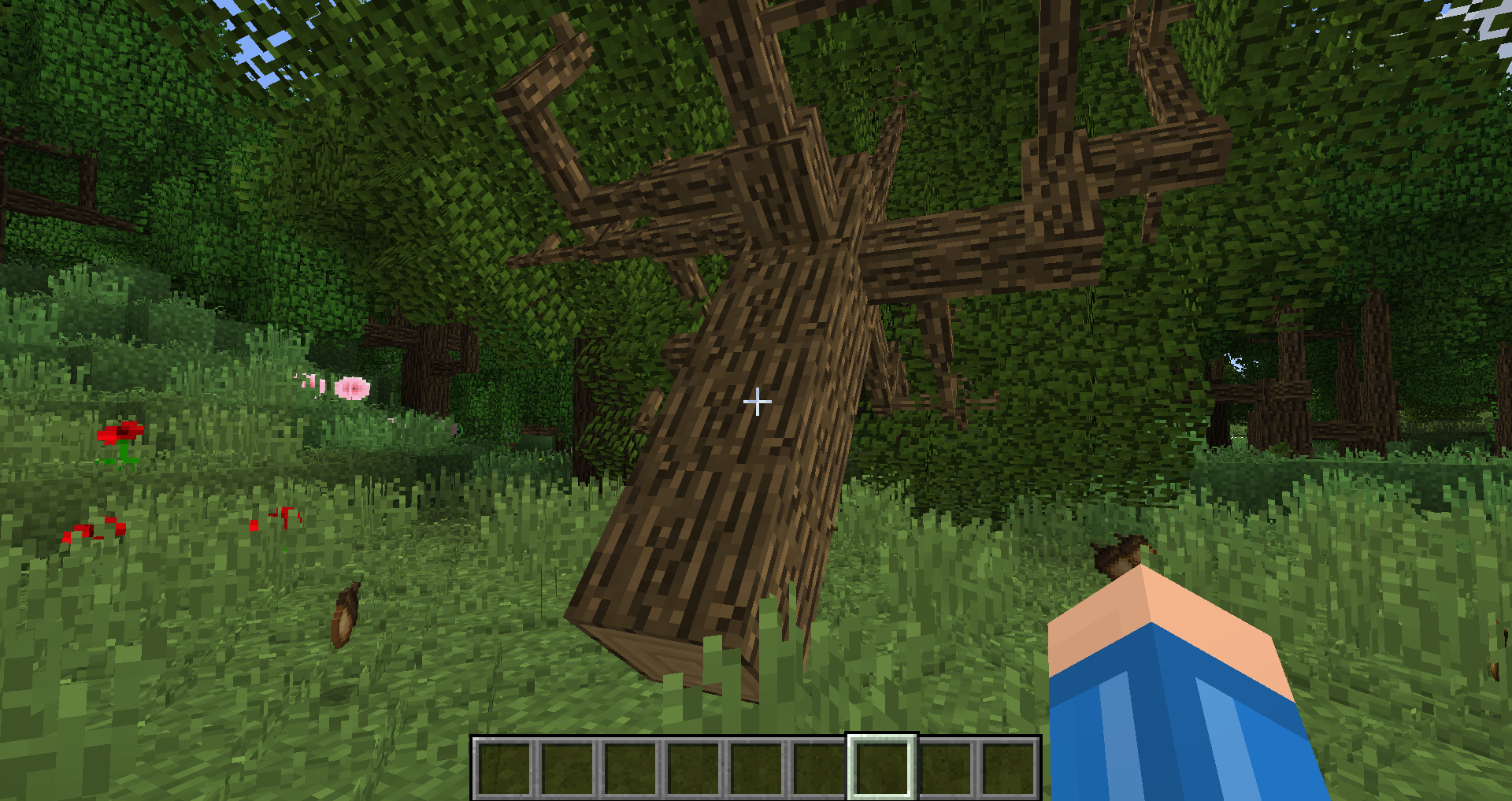Click the dropped acorn item near the log
1512x801 pixels.
click(345, 614)
